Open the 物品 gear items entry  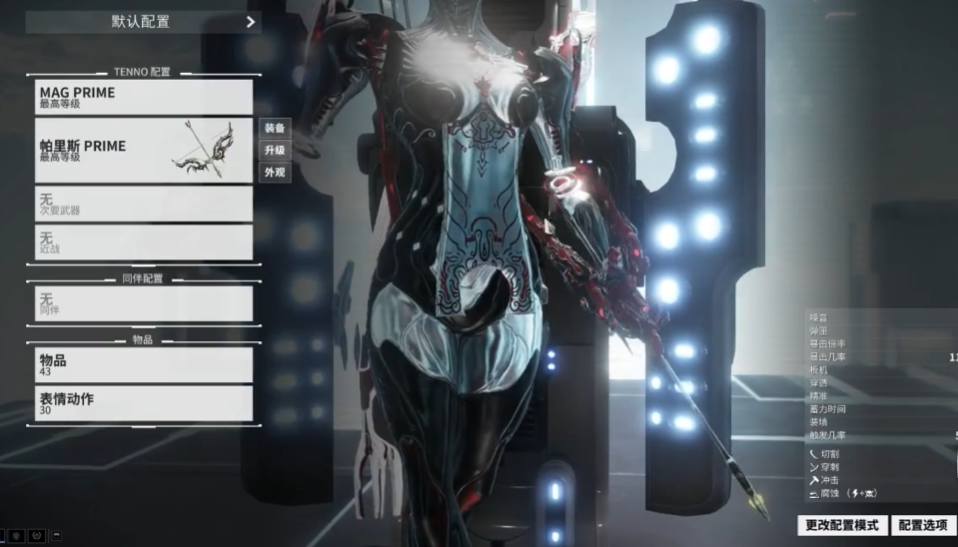[x=144, y=364]
